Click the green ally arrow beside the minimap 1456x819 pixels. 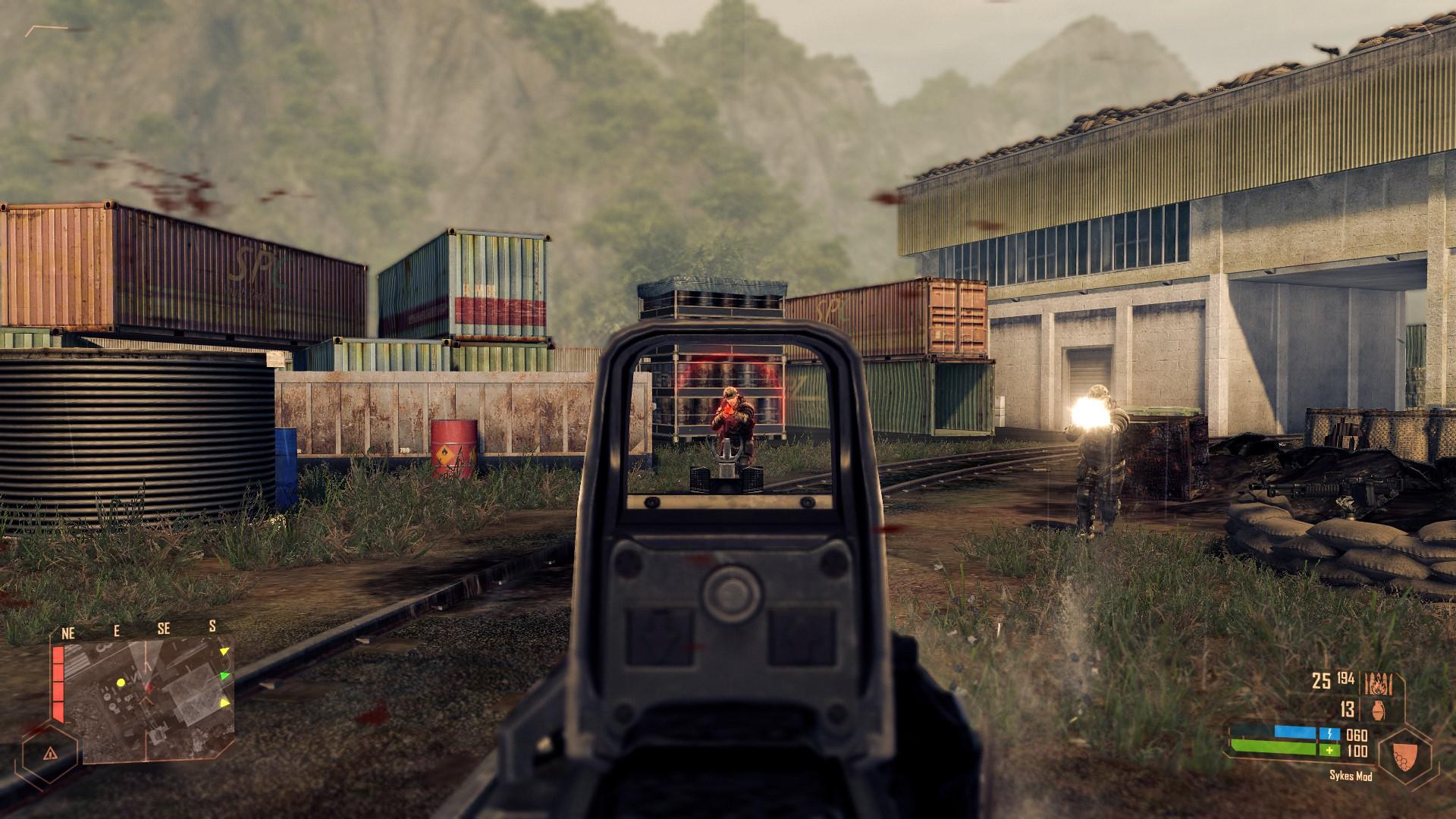pos(225,676)
